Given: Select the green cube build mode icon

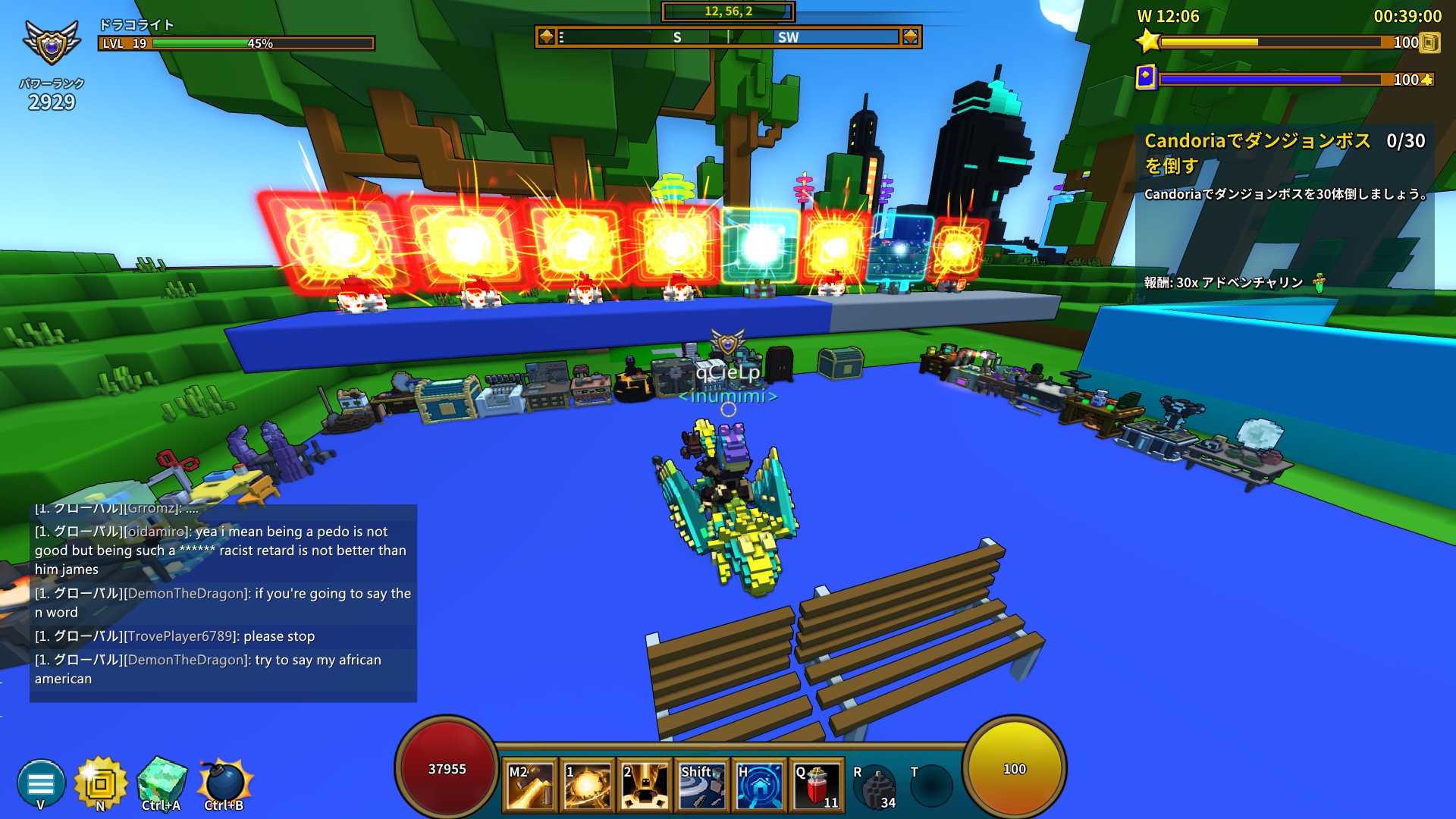Looking at the screenshot, I should coord(162,781).
